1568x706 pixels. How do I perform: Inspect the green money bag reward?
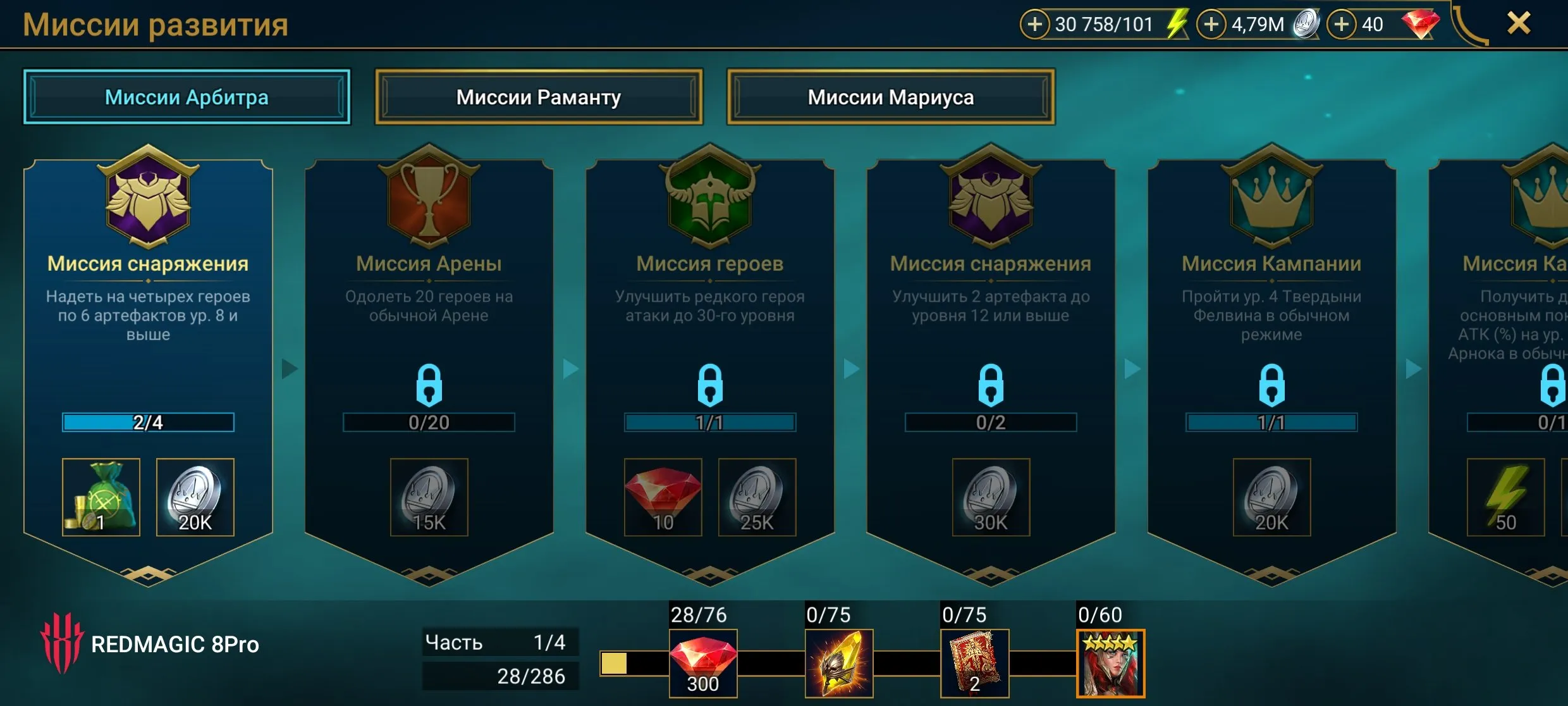coord(101,497)
